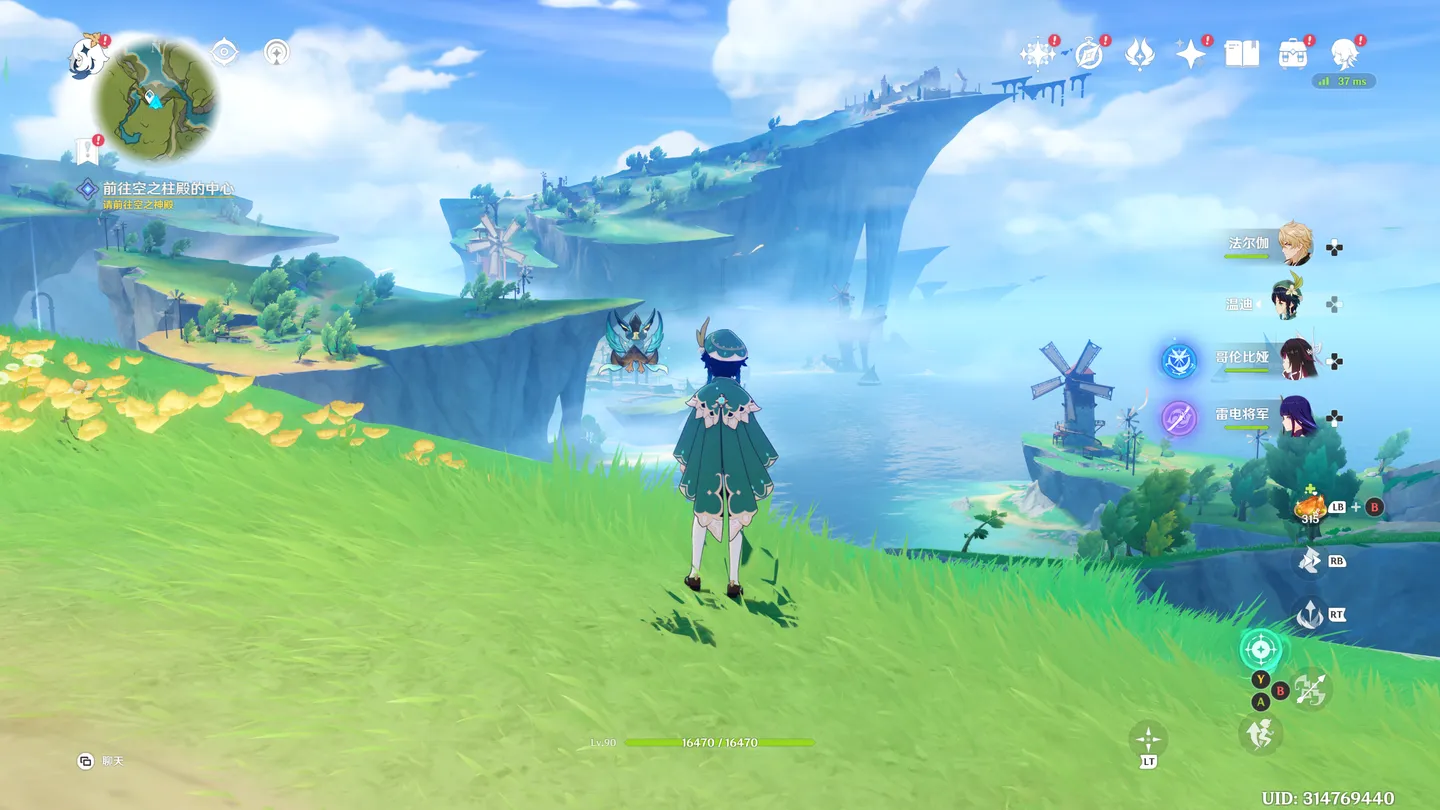
Task: Open the character screen head icon
Action: pos(1344,54)
